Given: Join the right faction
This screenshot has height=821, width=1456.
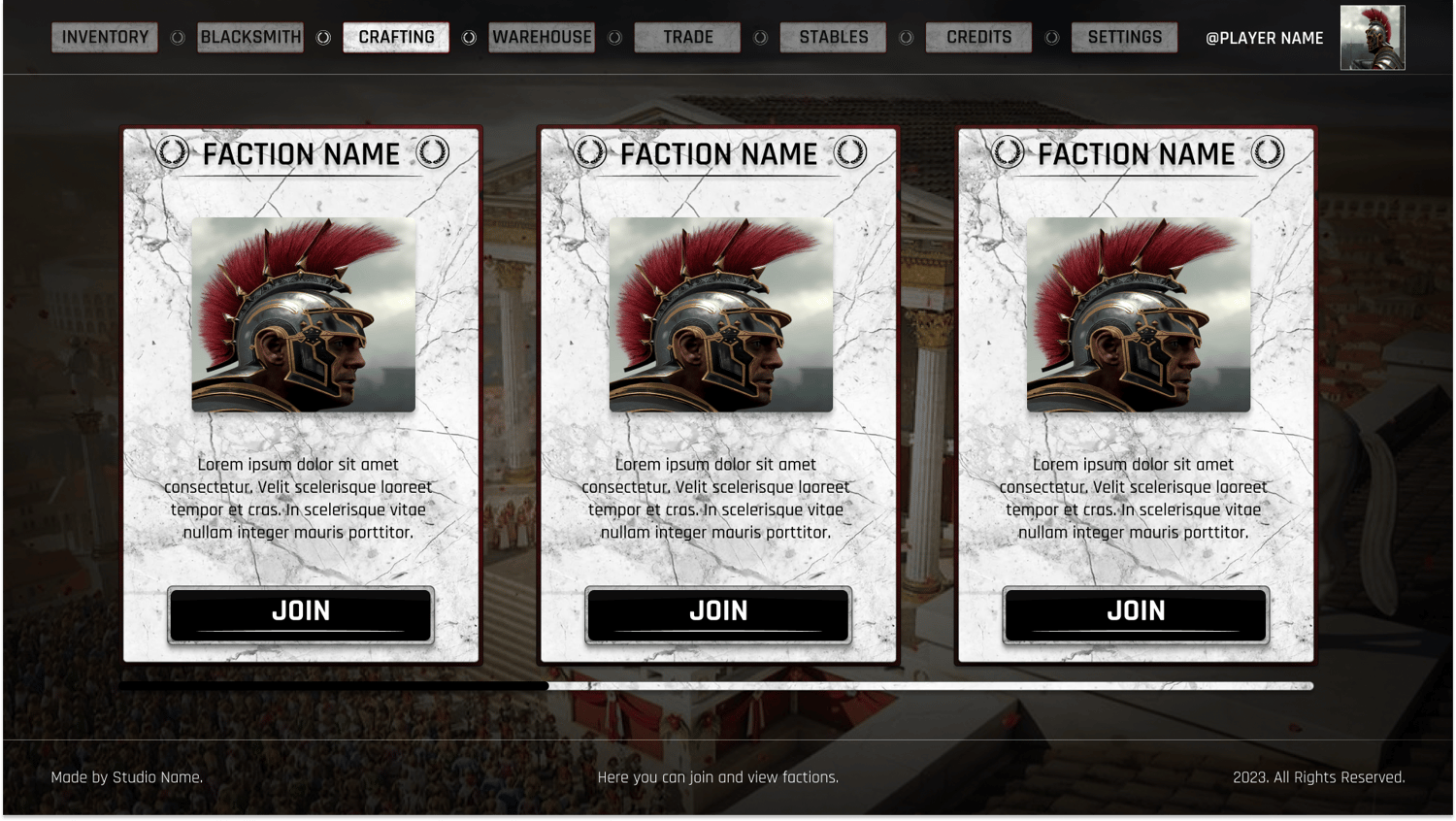Looking at the screenshot, I should 1136,614.
